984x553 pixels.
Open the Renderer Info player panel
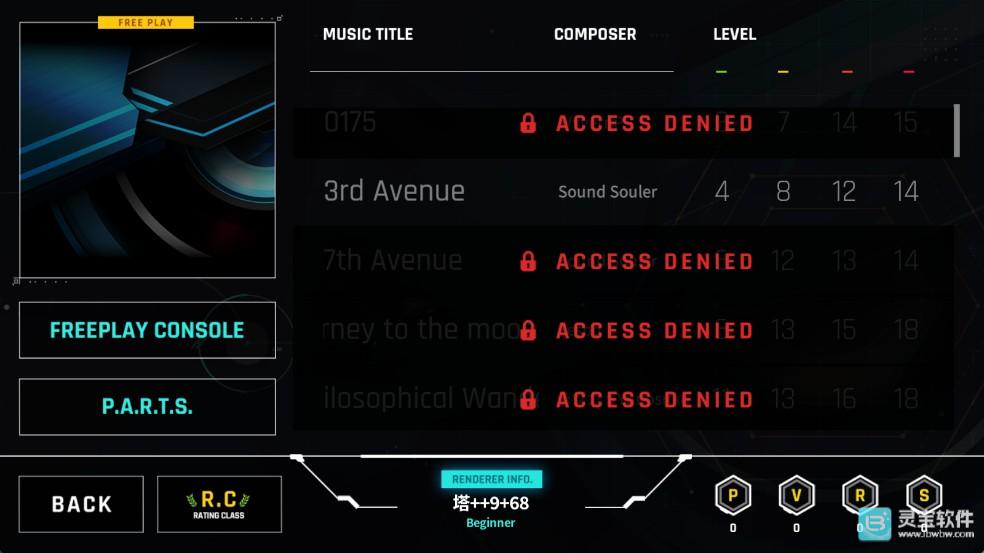(x=491, y=502)
